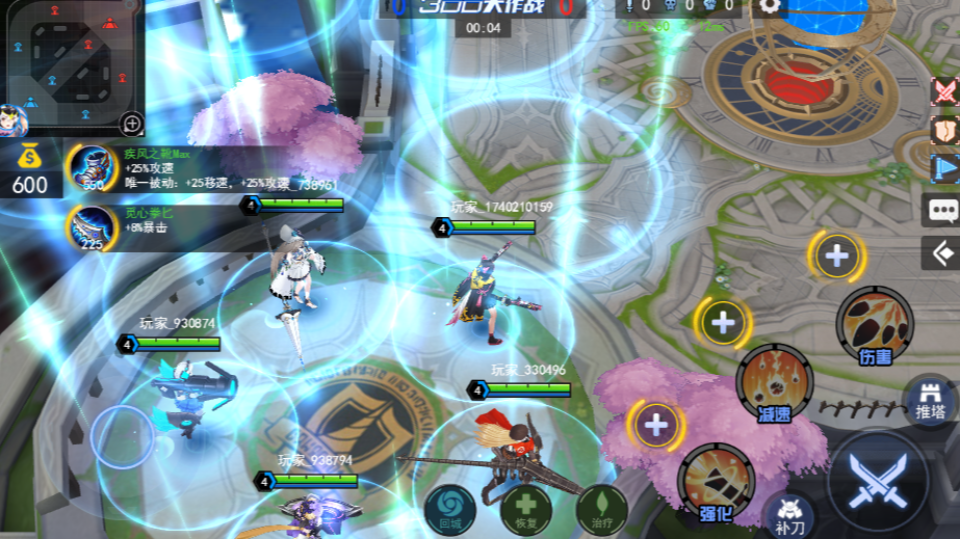Send the blue flag signal

pyautogui.click(x=945, y=168)
